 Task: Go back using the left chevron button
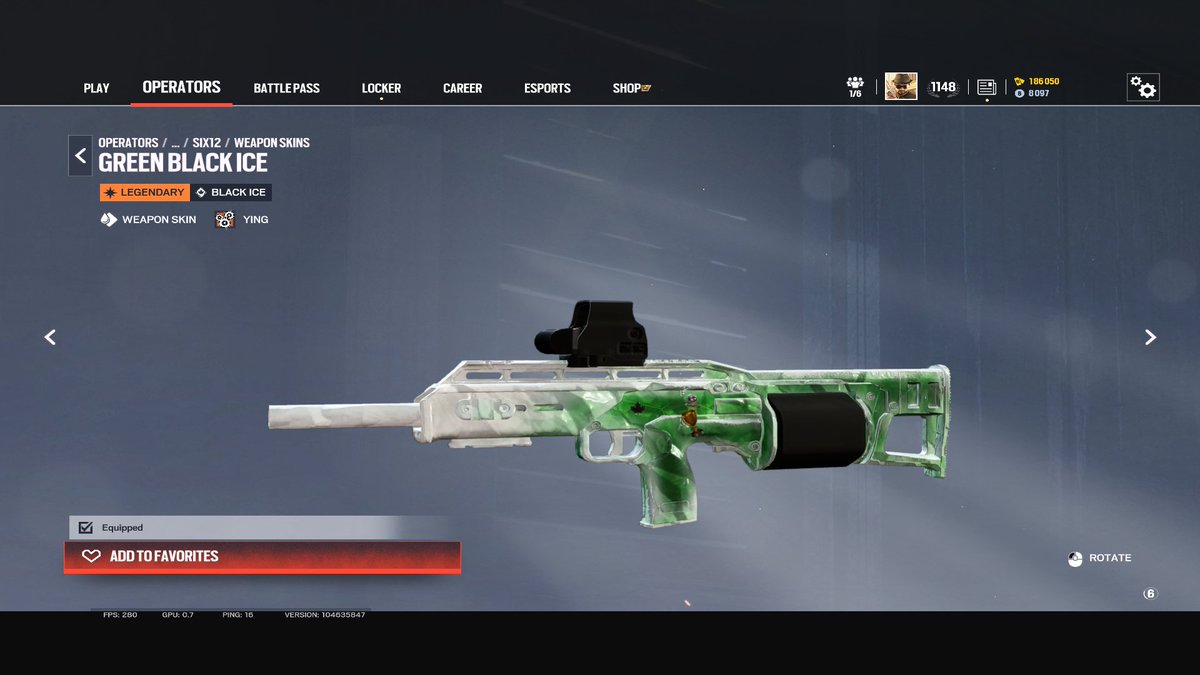point(80,155)
